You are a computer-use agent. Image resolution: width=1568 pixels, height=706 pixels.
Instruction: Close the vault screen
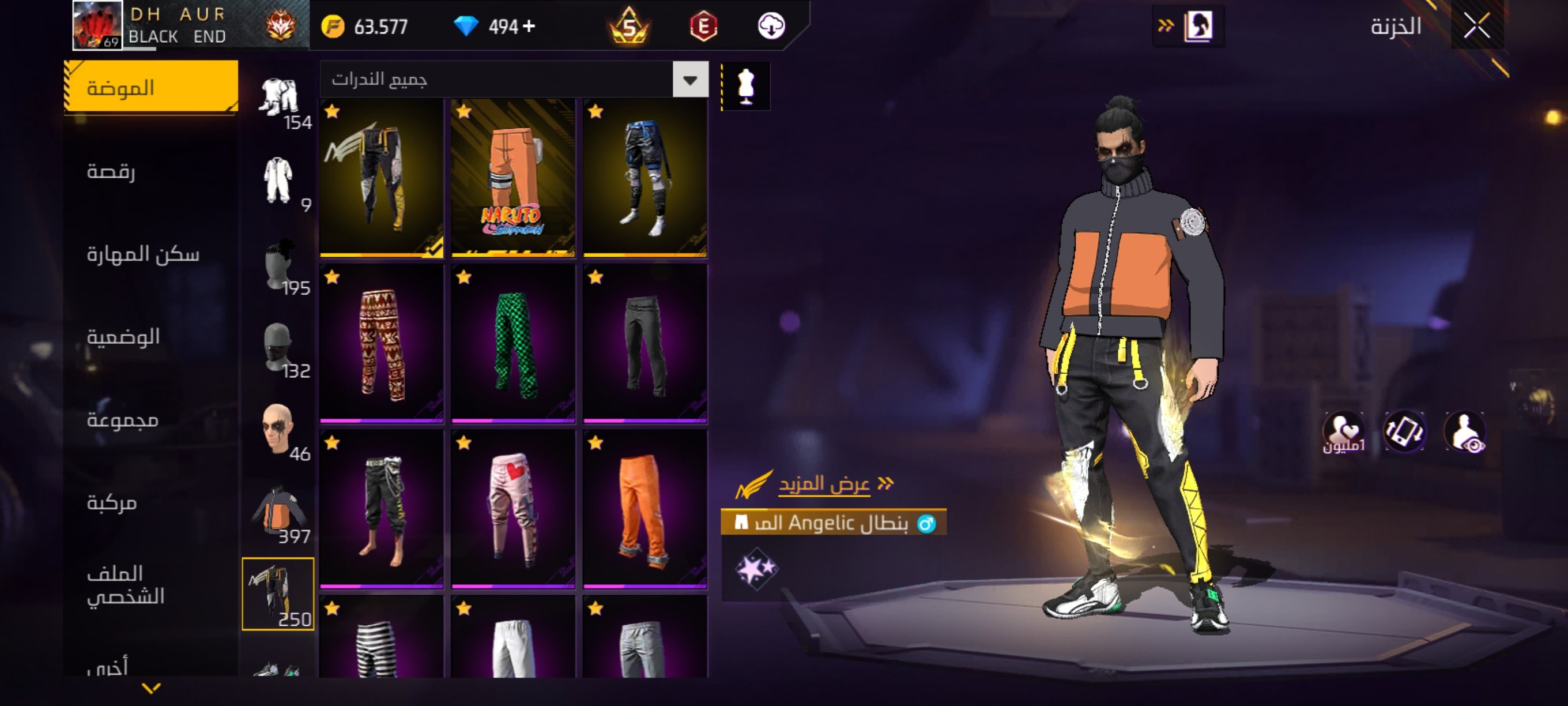(1477, 25)
